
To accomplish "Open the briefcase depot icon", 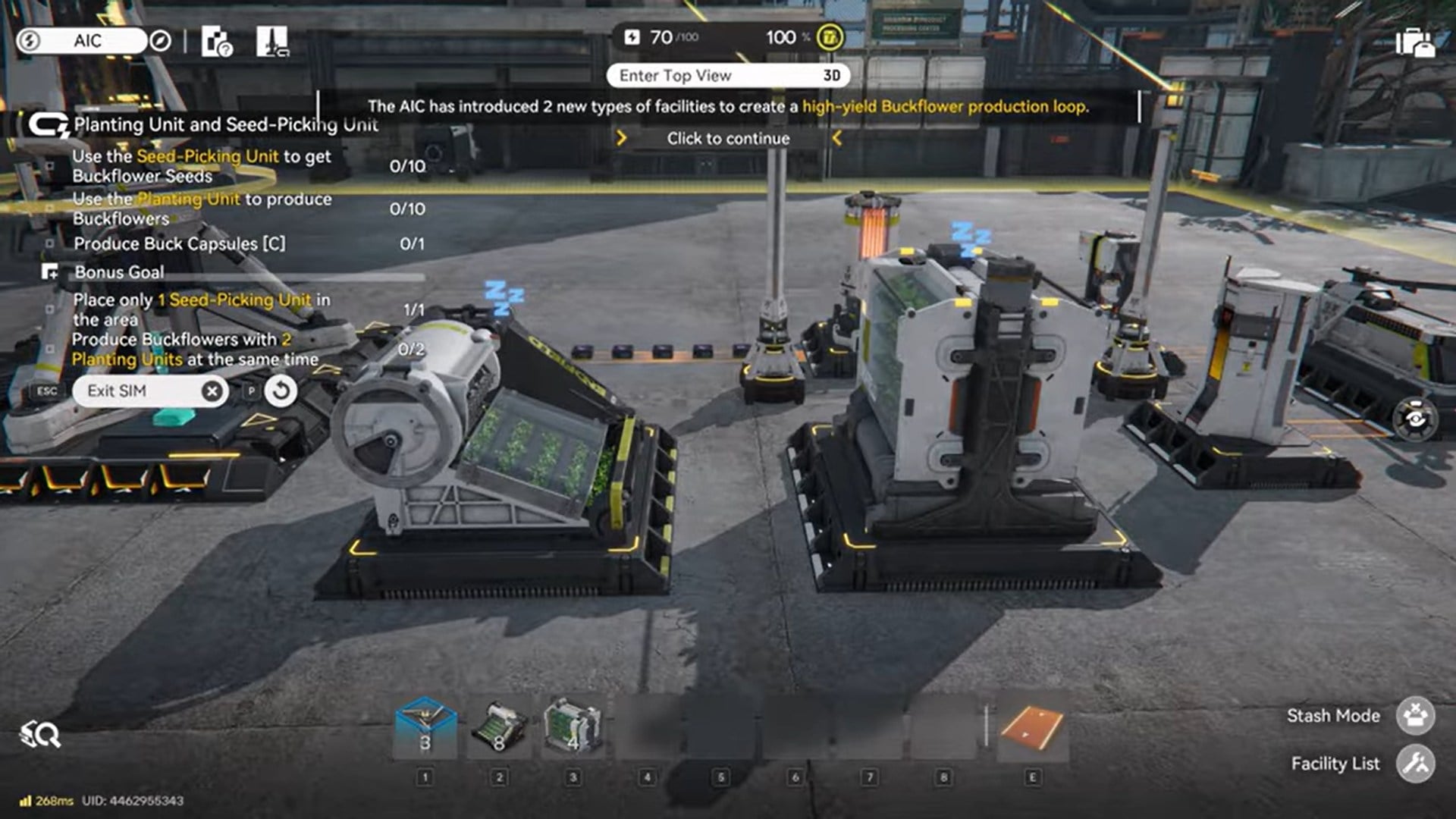I will (x=1414, y=42).
